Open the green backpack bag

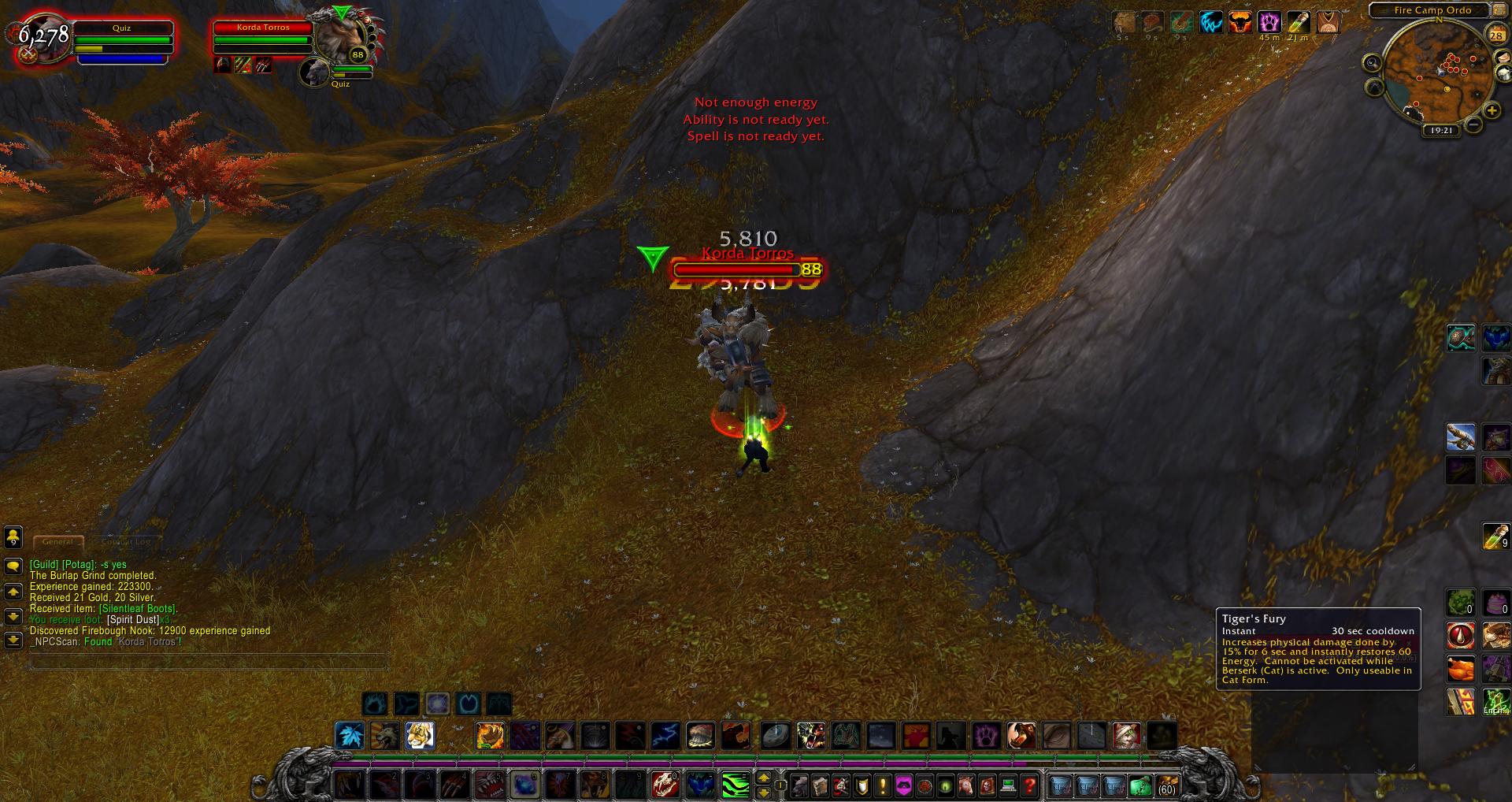[x=1140, y=785]
